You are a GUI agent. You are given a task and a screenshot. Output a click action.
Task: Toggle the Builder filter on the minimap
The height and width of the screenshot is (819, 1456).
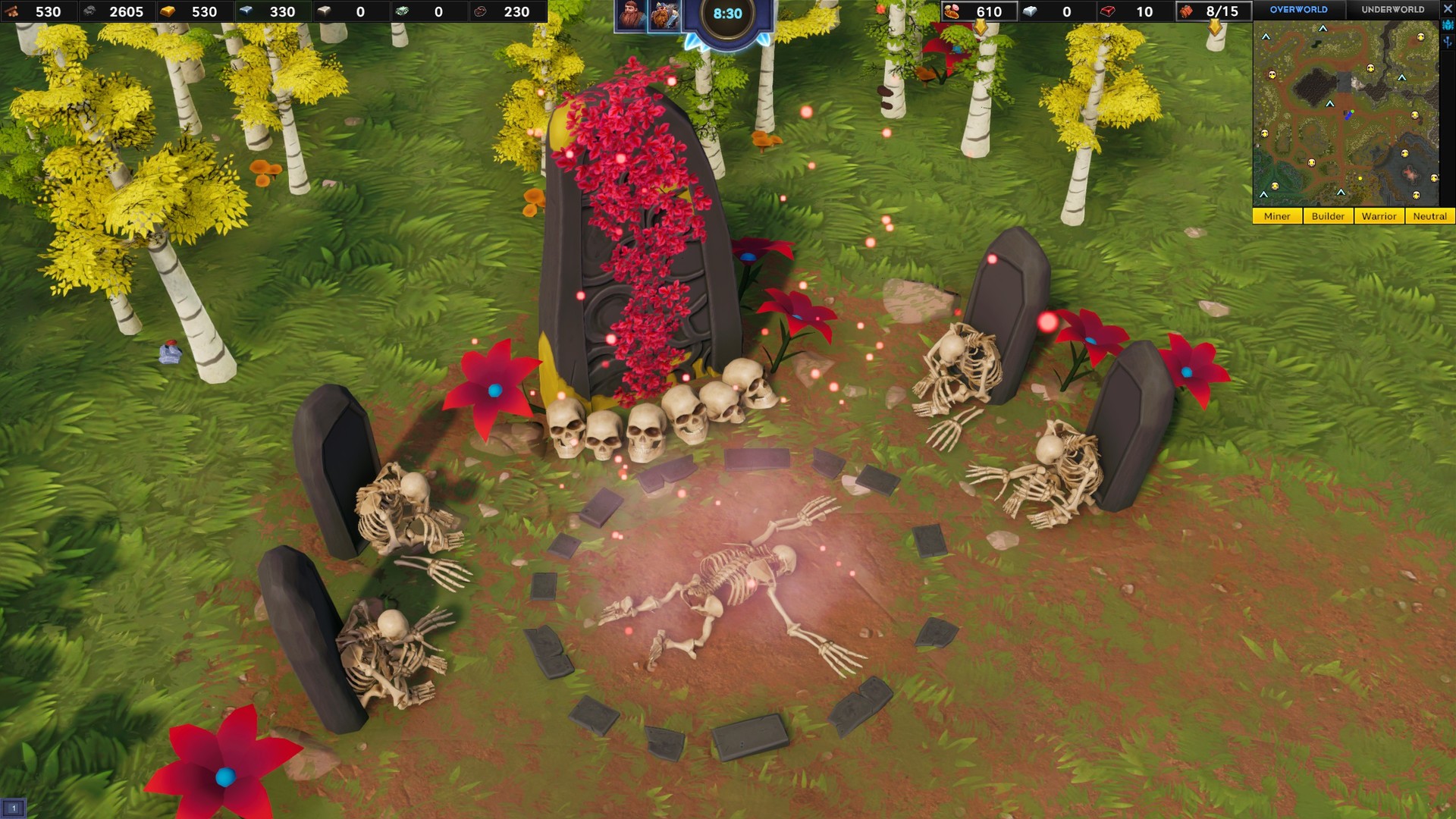[x=1329, y=216]
